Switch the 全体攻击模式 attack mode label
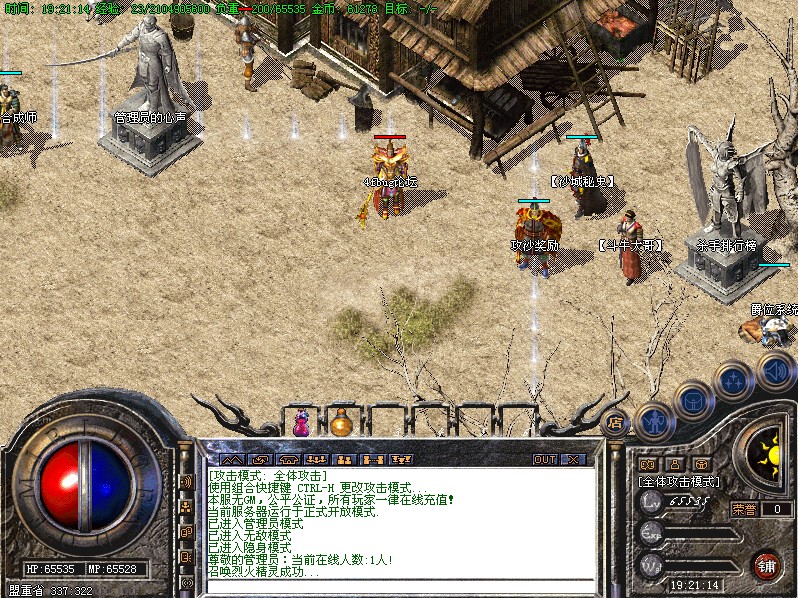Screen dimensions: 798x598 (680, 481)
